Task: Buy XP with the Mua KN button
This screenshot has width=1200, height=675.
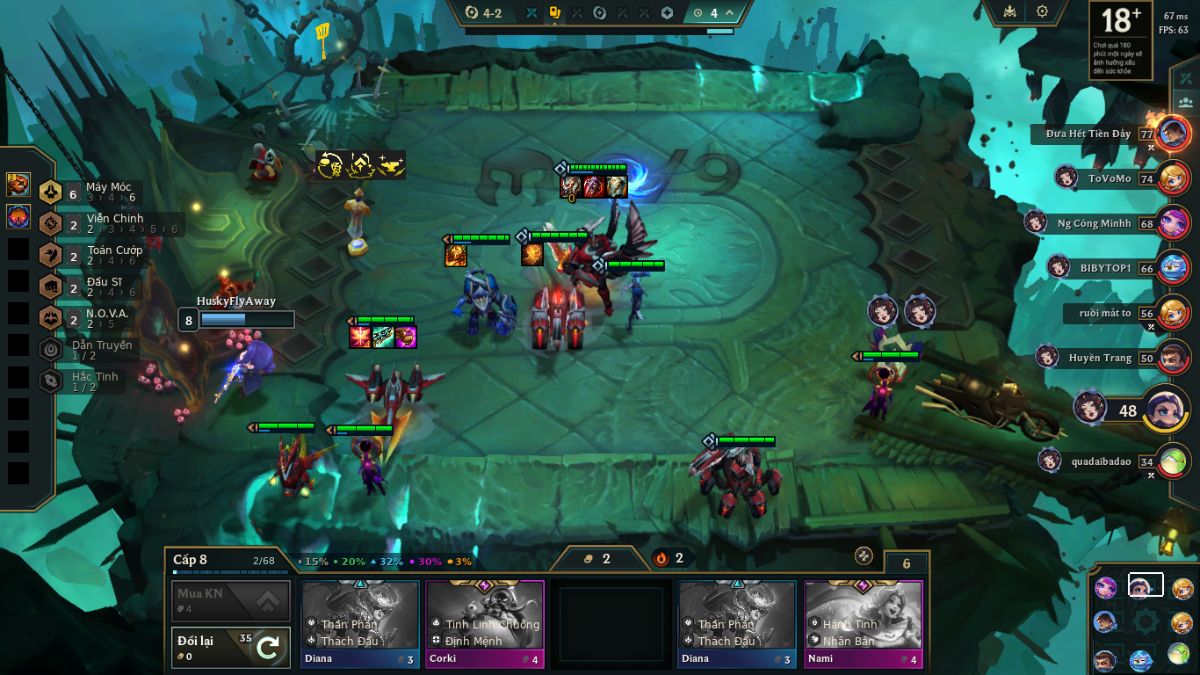Action: tap(232, 600)
